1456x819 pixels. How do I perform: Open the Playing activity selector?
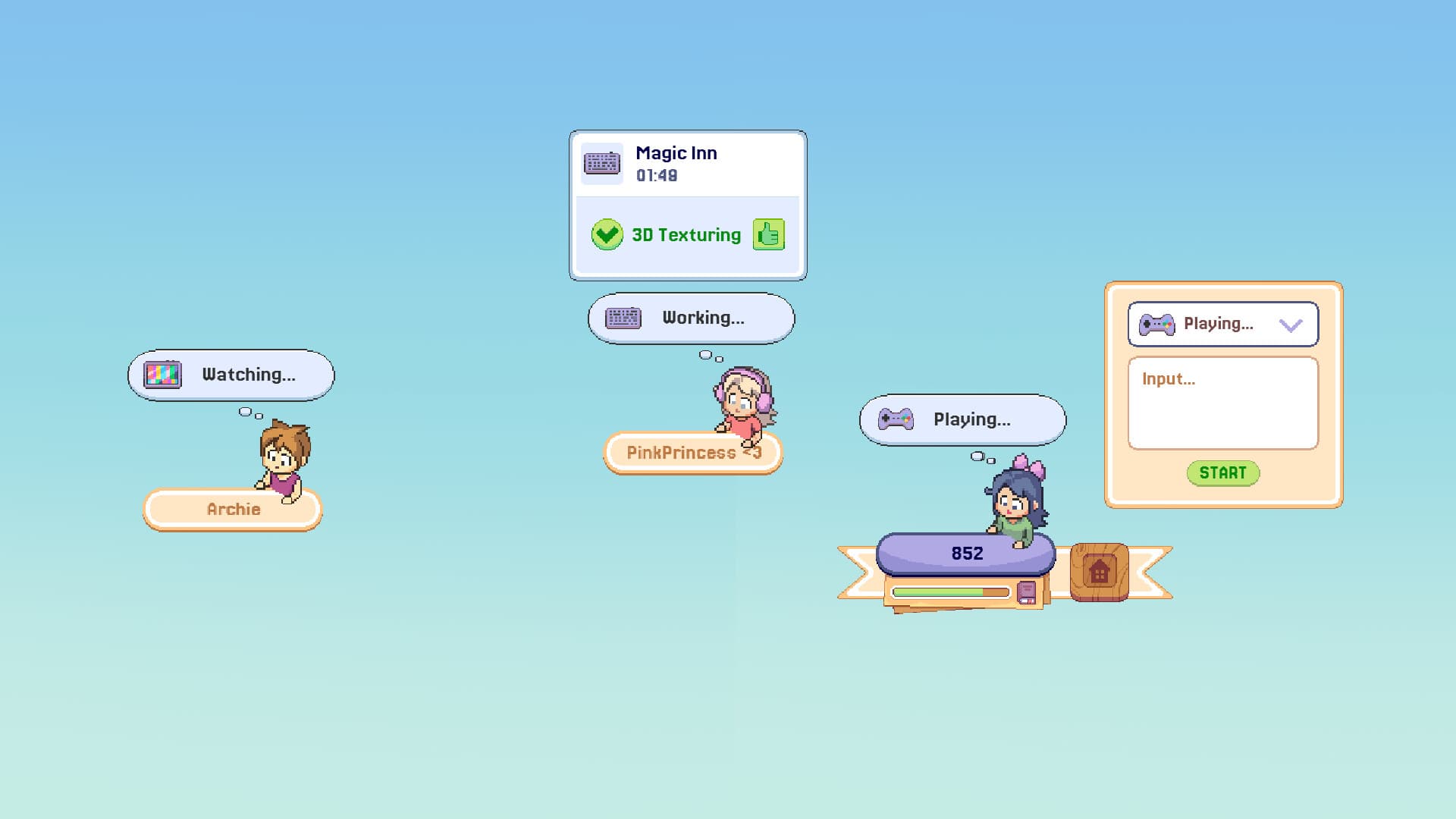(x=1221, y=324)
